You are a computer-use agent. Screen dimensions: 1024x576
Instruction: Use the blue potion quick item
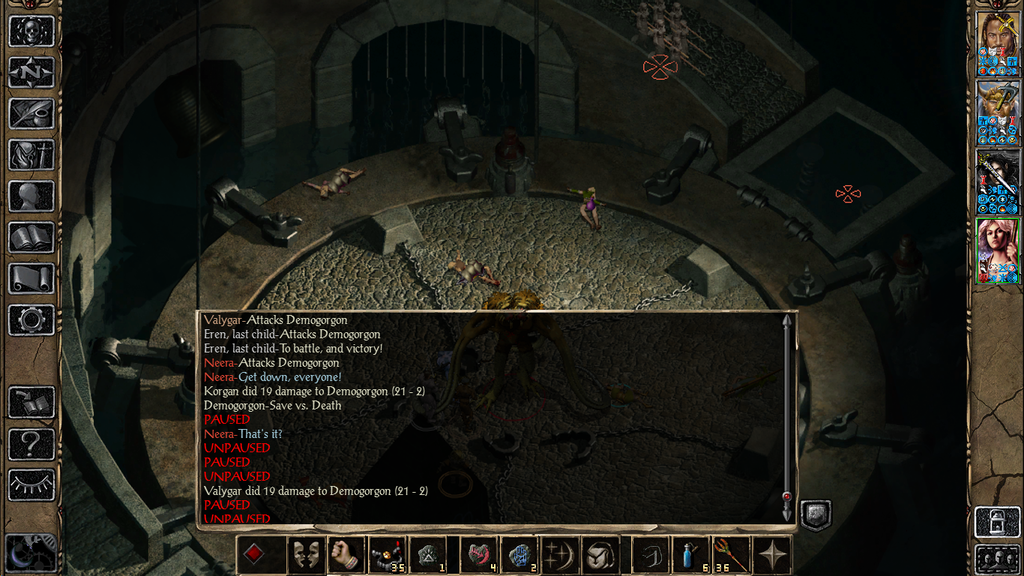click(x=691, y=554)
